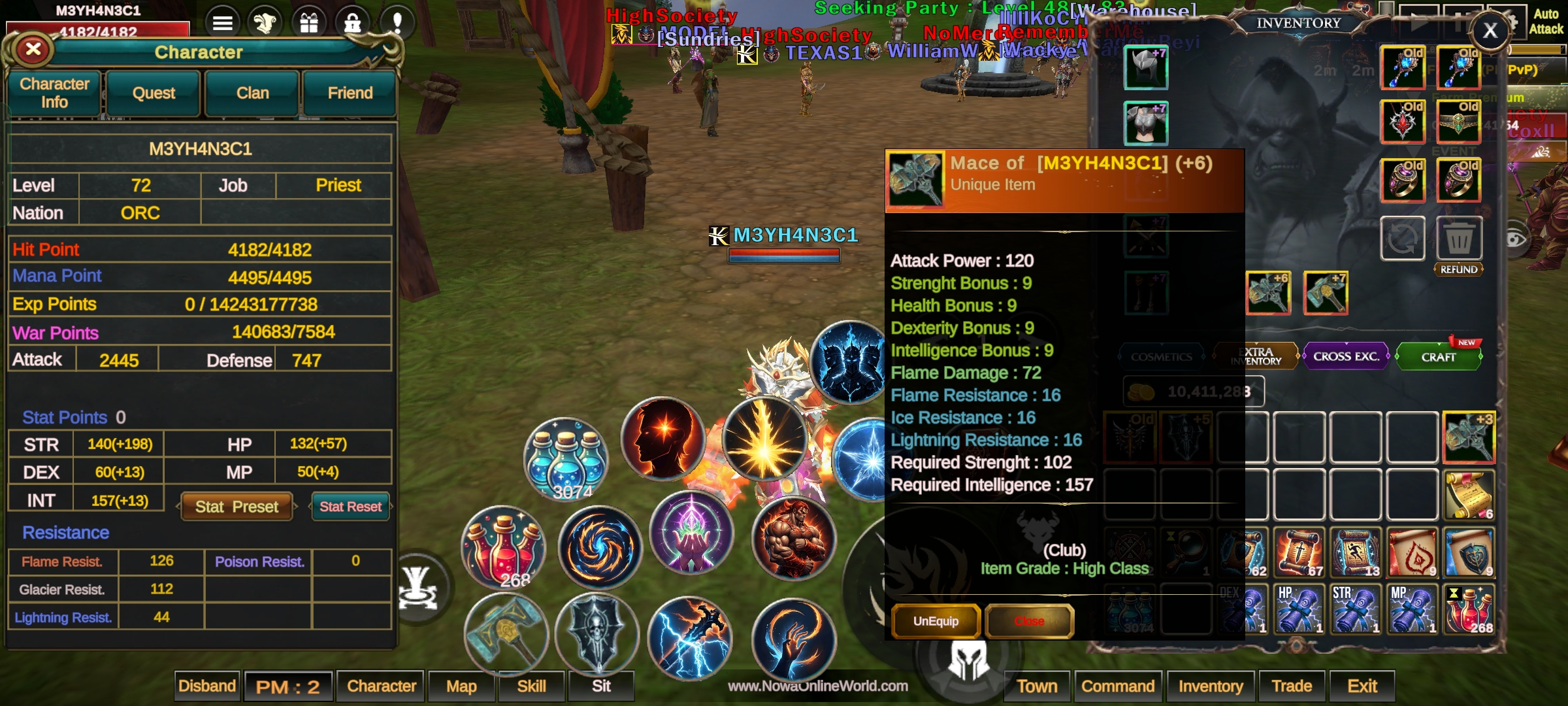Viewport: 1568px width, 706px height.
Task: Use the blue mana potion skill
Action: pos(566,459)
